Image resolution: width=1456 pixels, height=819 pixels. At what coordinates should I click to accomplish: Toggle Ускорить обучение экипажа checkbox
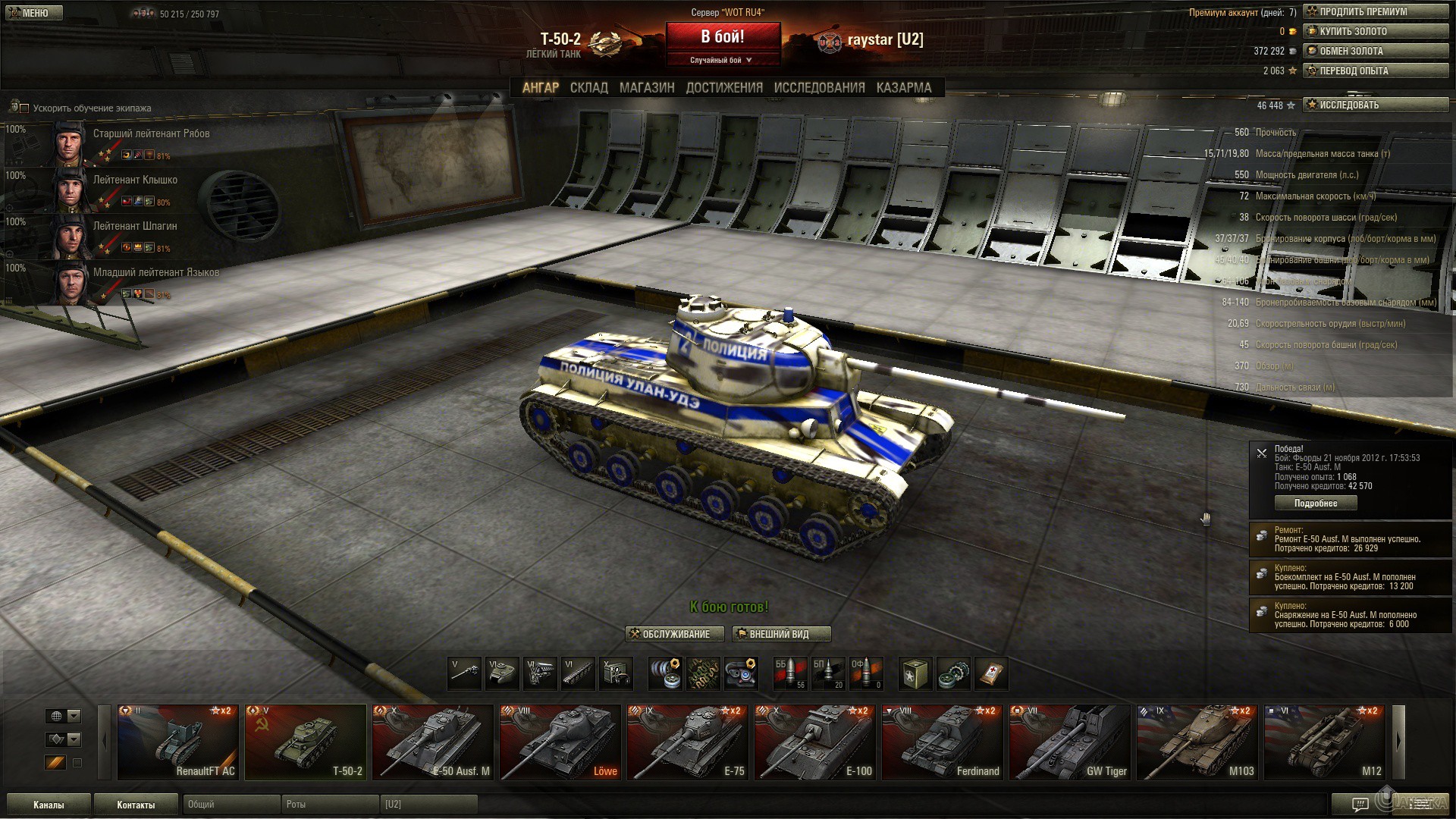[x=24, y=108]
